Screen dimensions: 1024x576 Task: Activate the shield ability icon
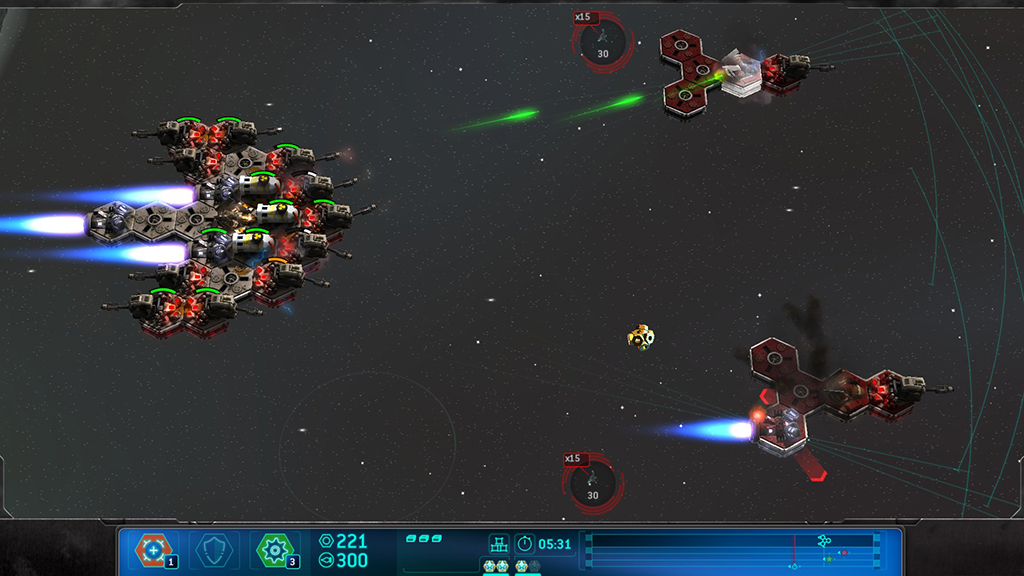click(213, 549)
